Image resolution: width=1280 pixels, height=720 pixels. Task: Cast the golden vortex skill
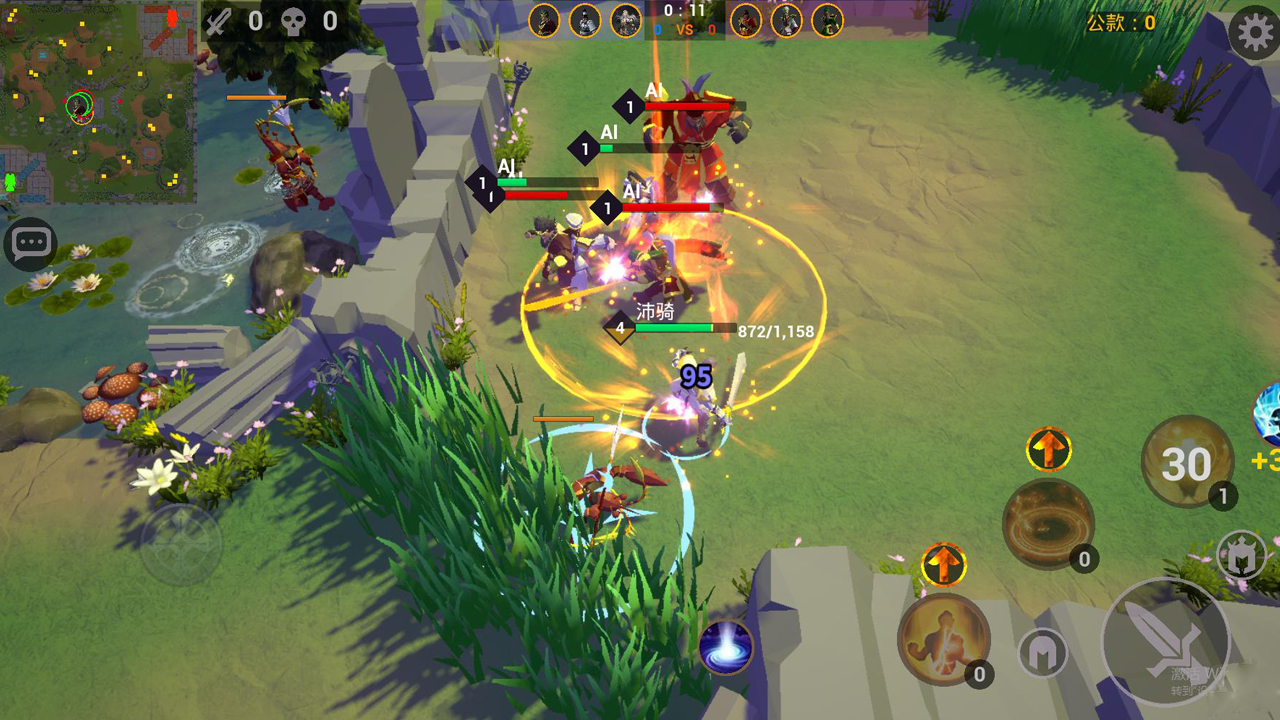pyautogui.click(x=1048, y=524)
